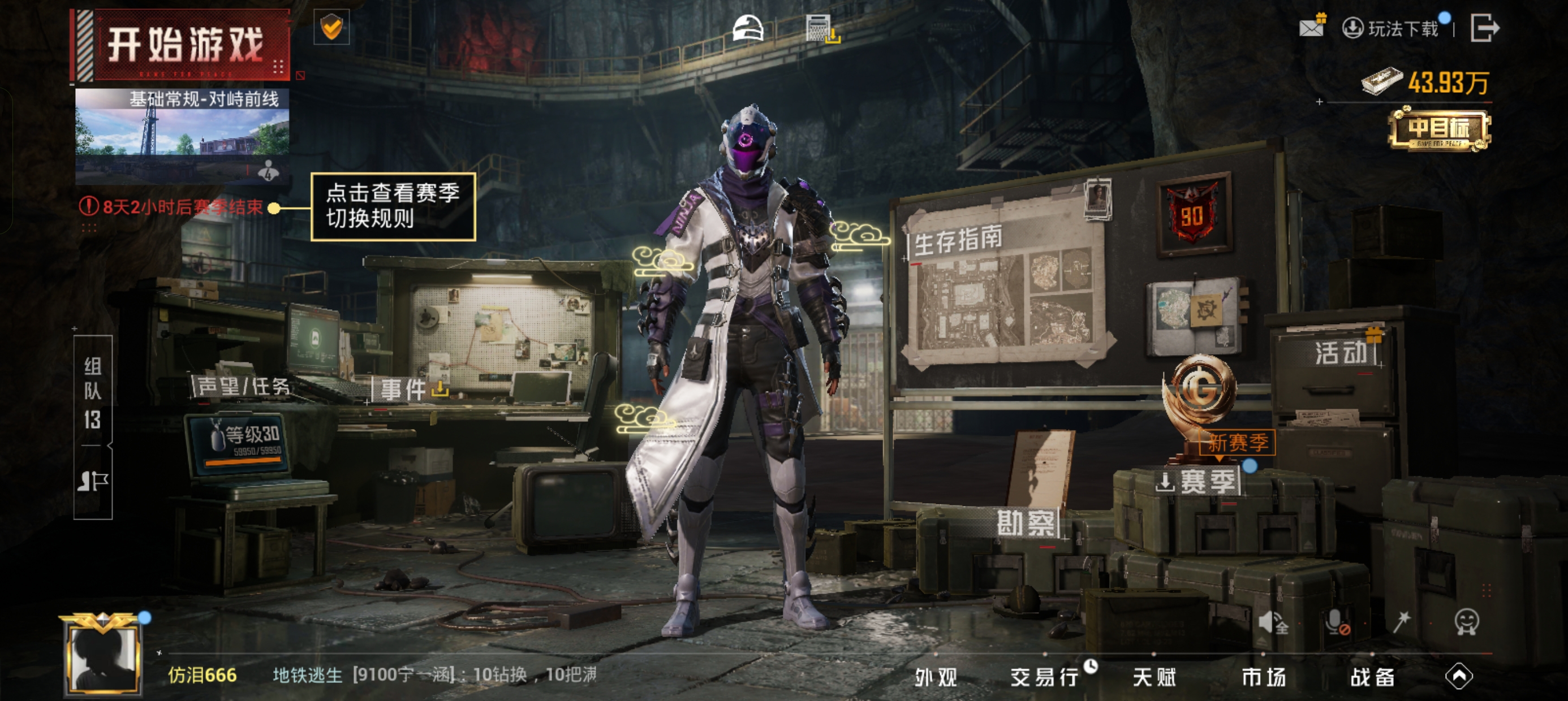Open 玩法下载 mode downloads
The height and width of the screenshot is (701, 1568).
tap(1391, 29)
